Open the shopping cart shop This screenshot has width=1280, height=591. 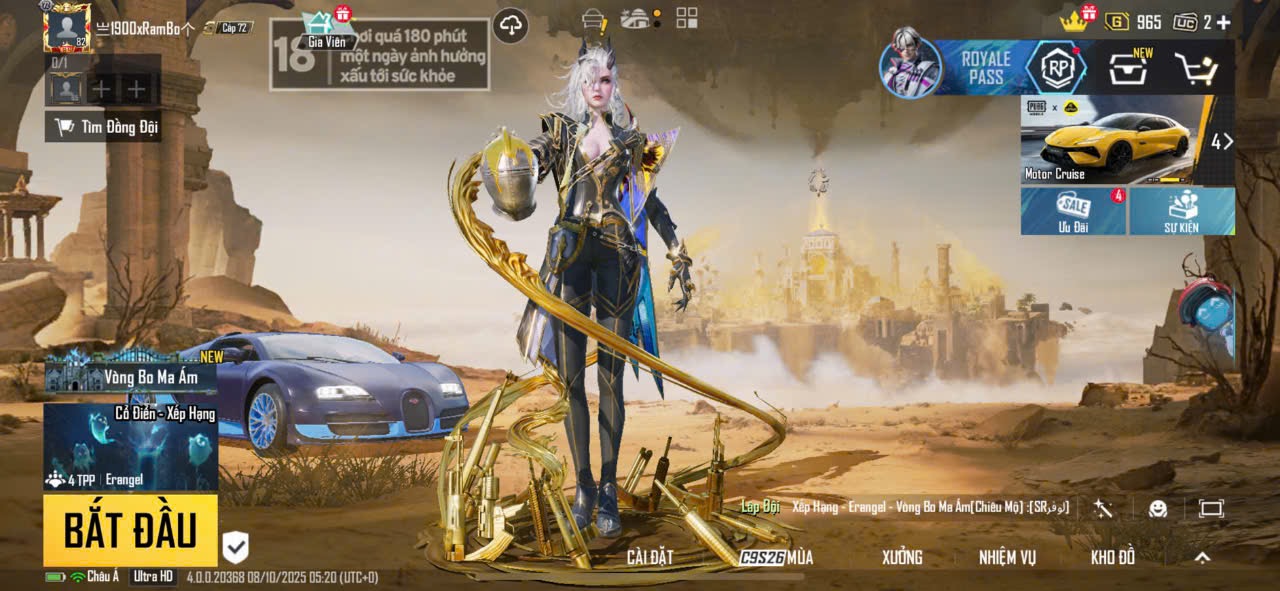(x=1195, y=69)
